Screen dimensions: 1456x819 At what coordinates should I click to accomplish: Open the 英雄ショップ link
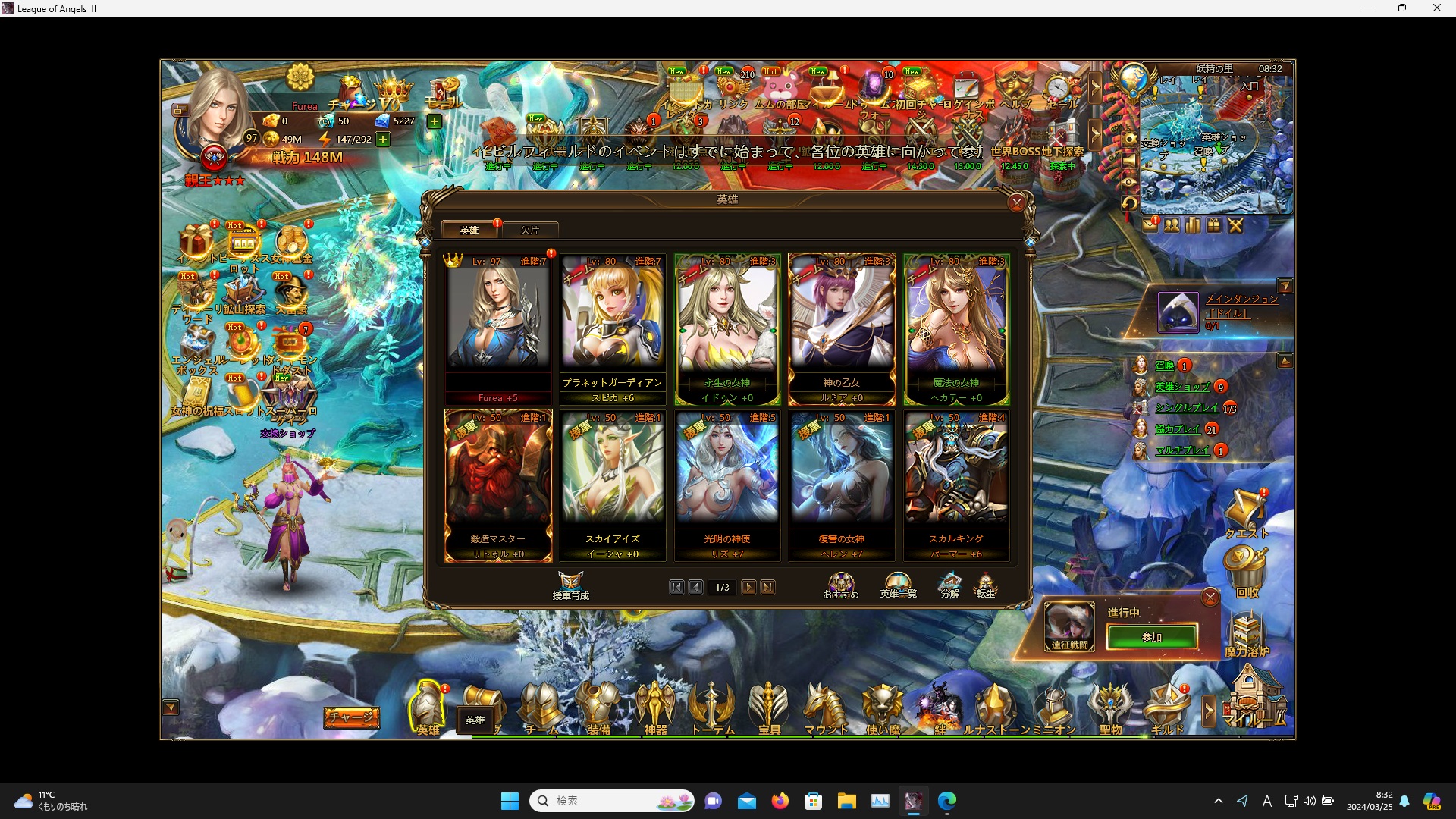1182,387
